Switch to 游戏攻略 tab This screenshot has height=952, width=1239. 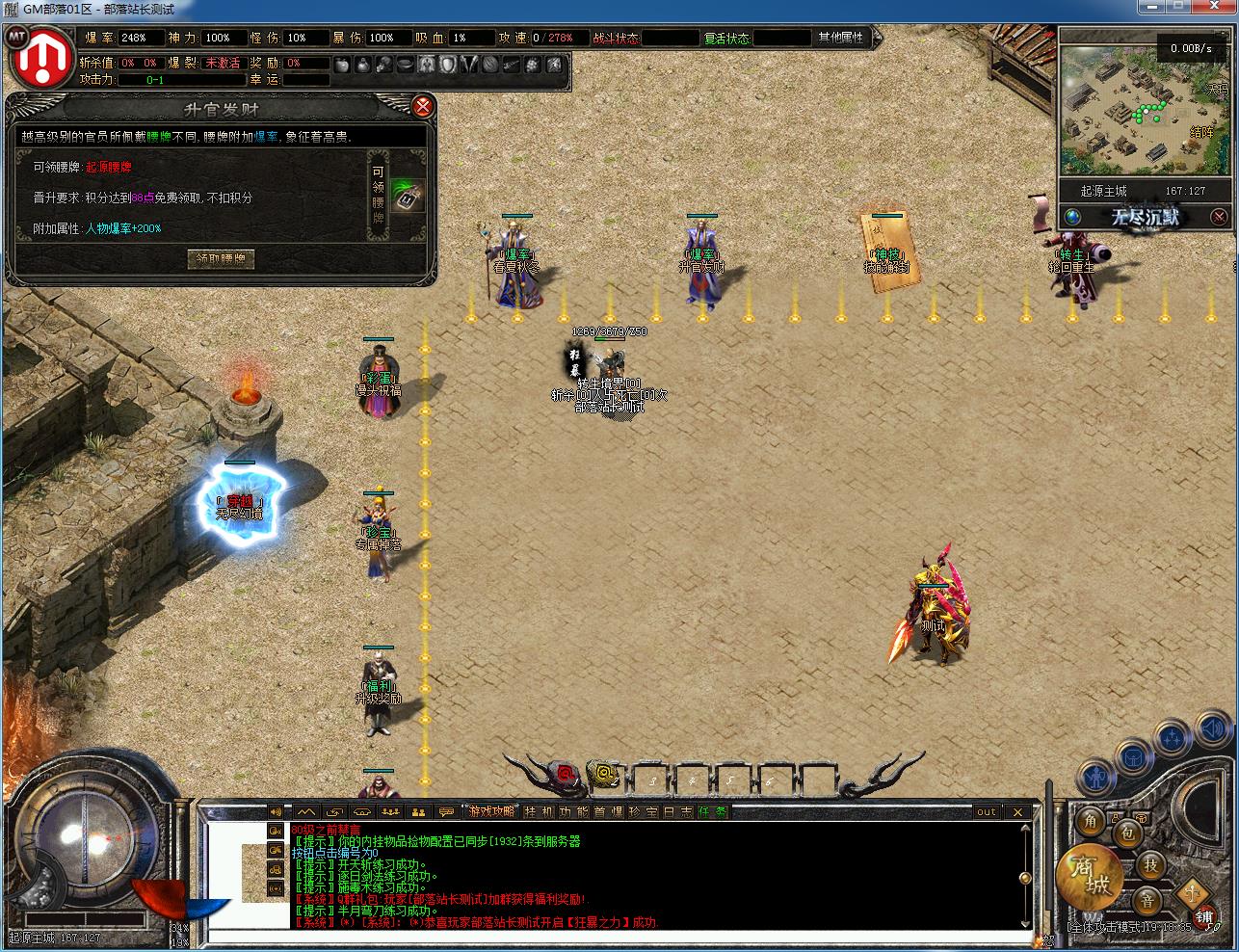(491, 812)
